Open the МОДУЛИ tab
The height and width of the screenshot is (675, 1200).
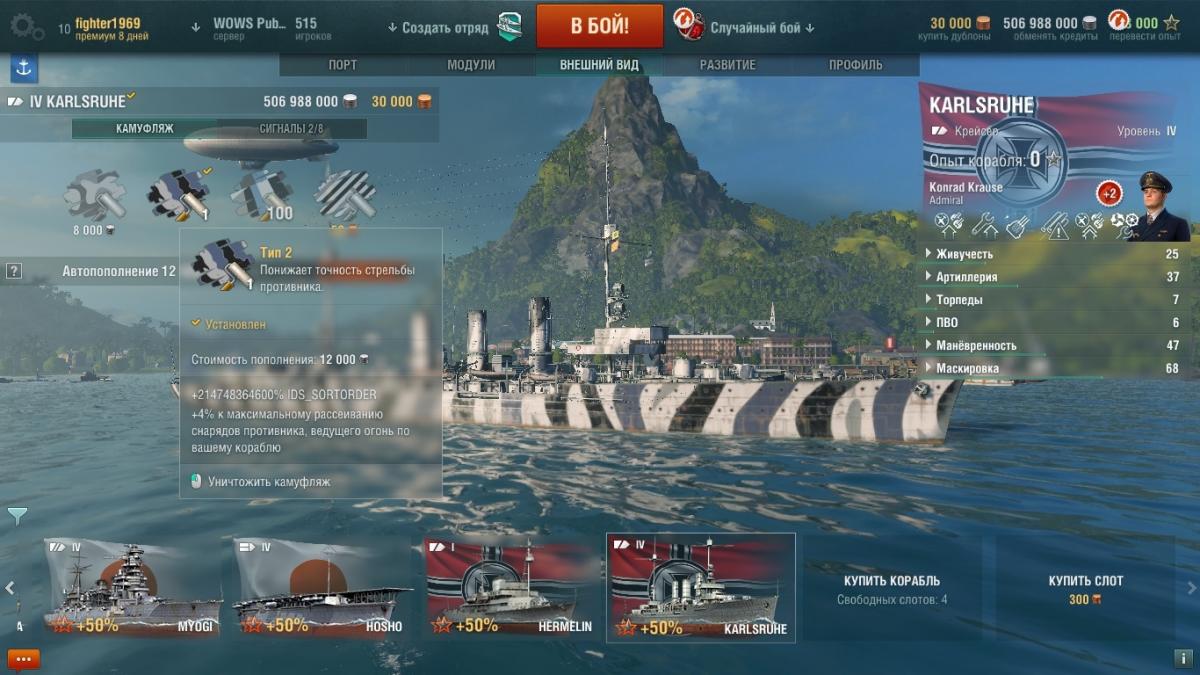tap(470, 65)
